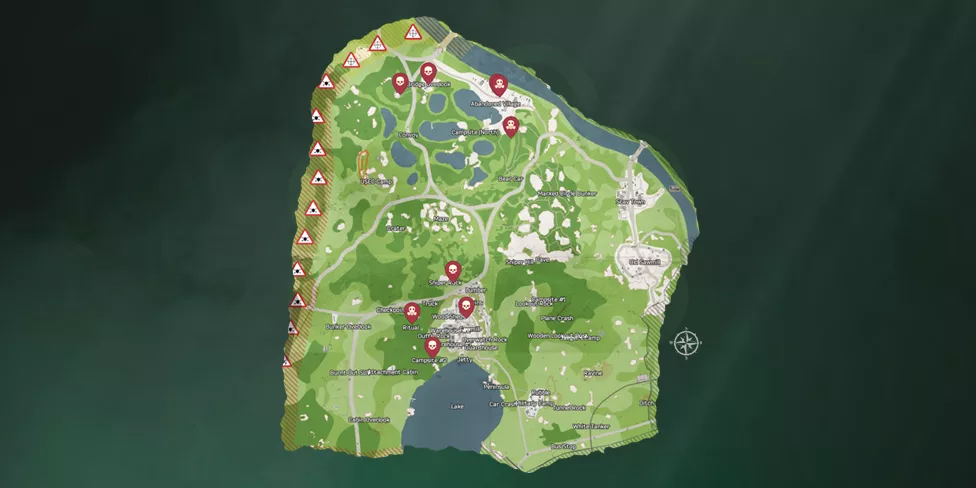The image size is (976, 488).
Task: Select the gas mask pin above Ritual
Action: (x=411, y=311)
